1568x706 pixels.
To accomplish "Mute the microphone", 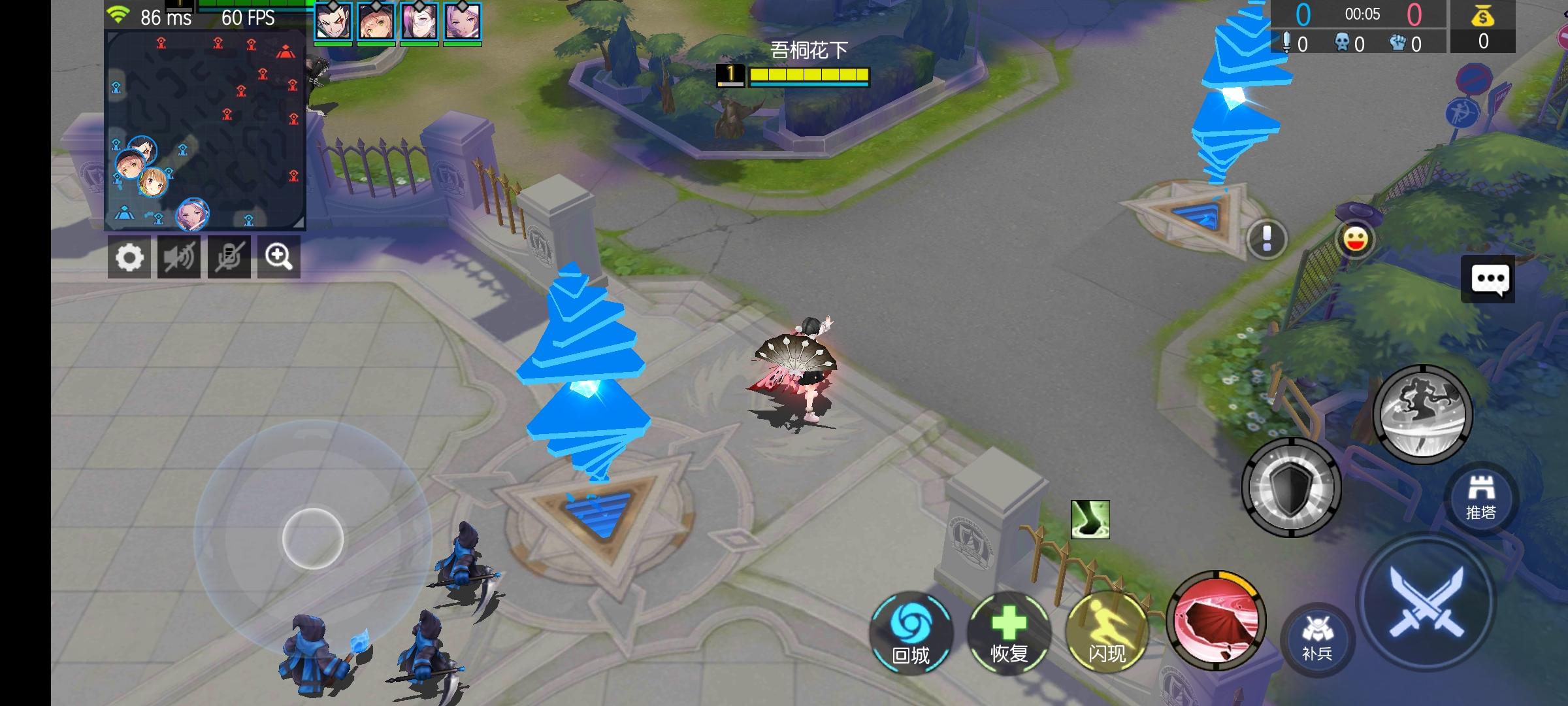I will pos(229,257).
